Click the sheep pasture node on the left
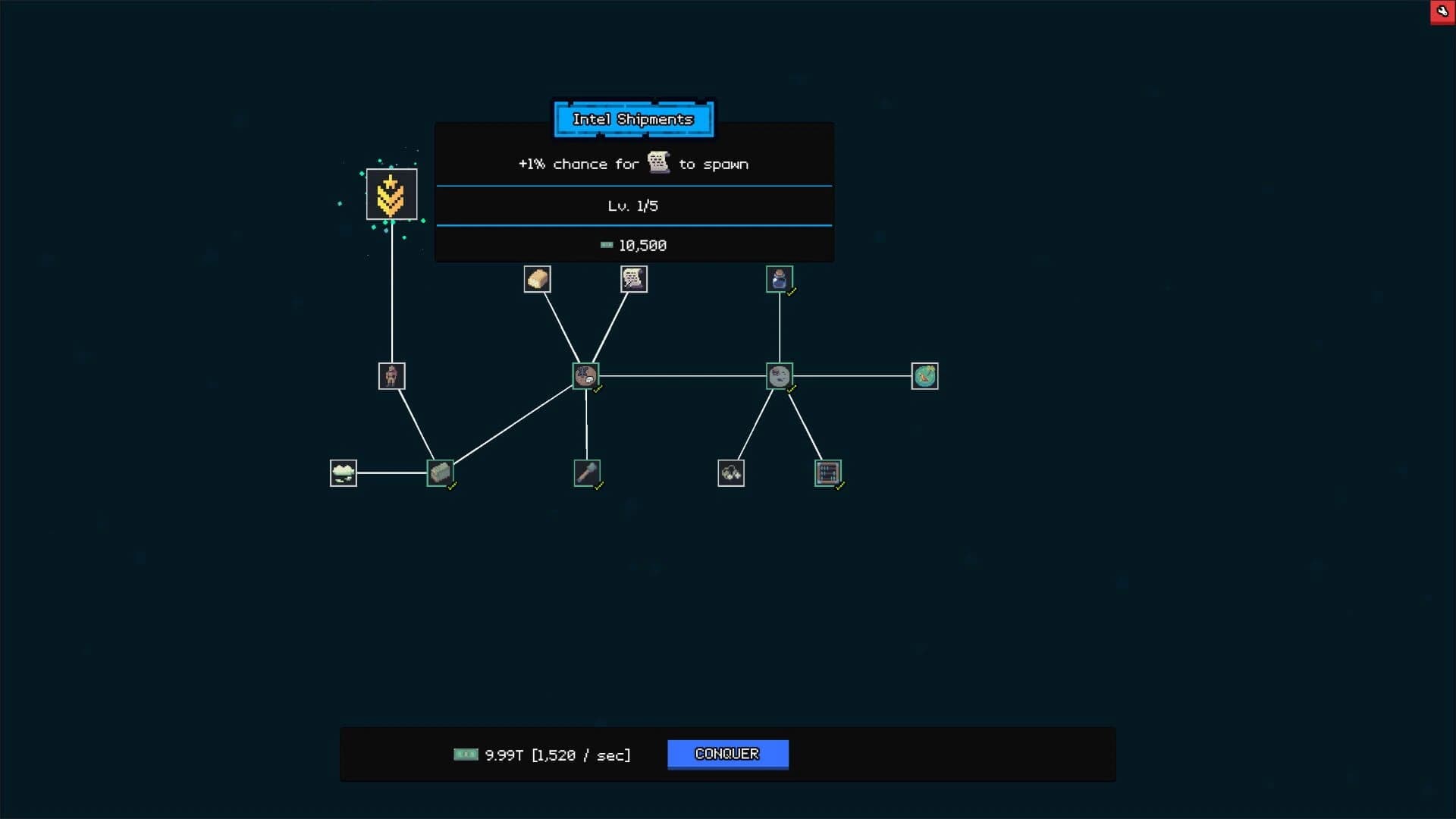The image size is (1456, 819). (343, 472)
